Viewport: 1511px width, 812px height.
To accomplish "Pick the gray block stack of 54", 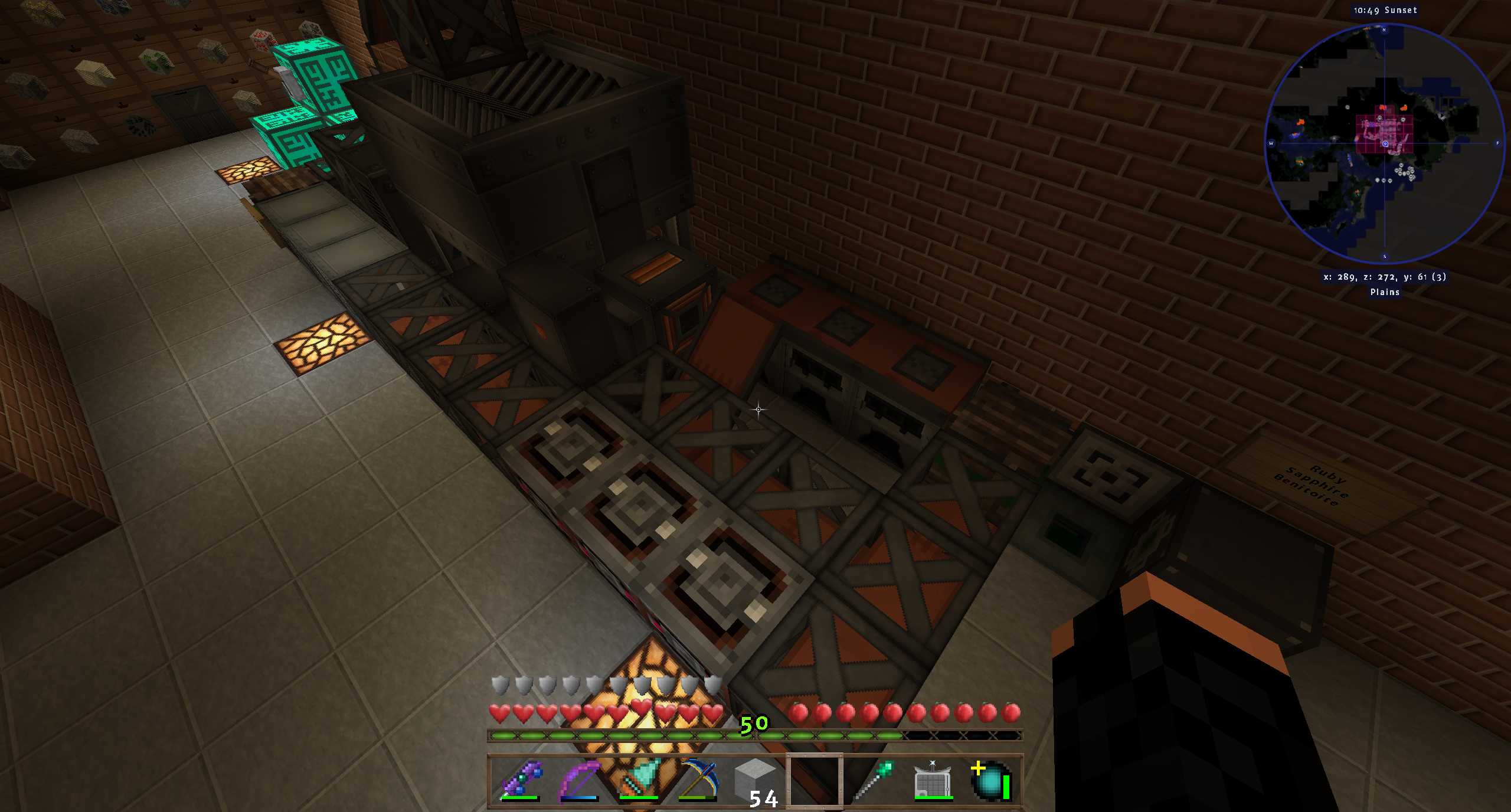I will [755, 780].
